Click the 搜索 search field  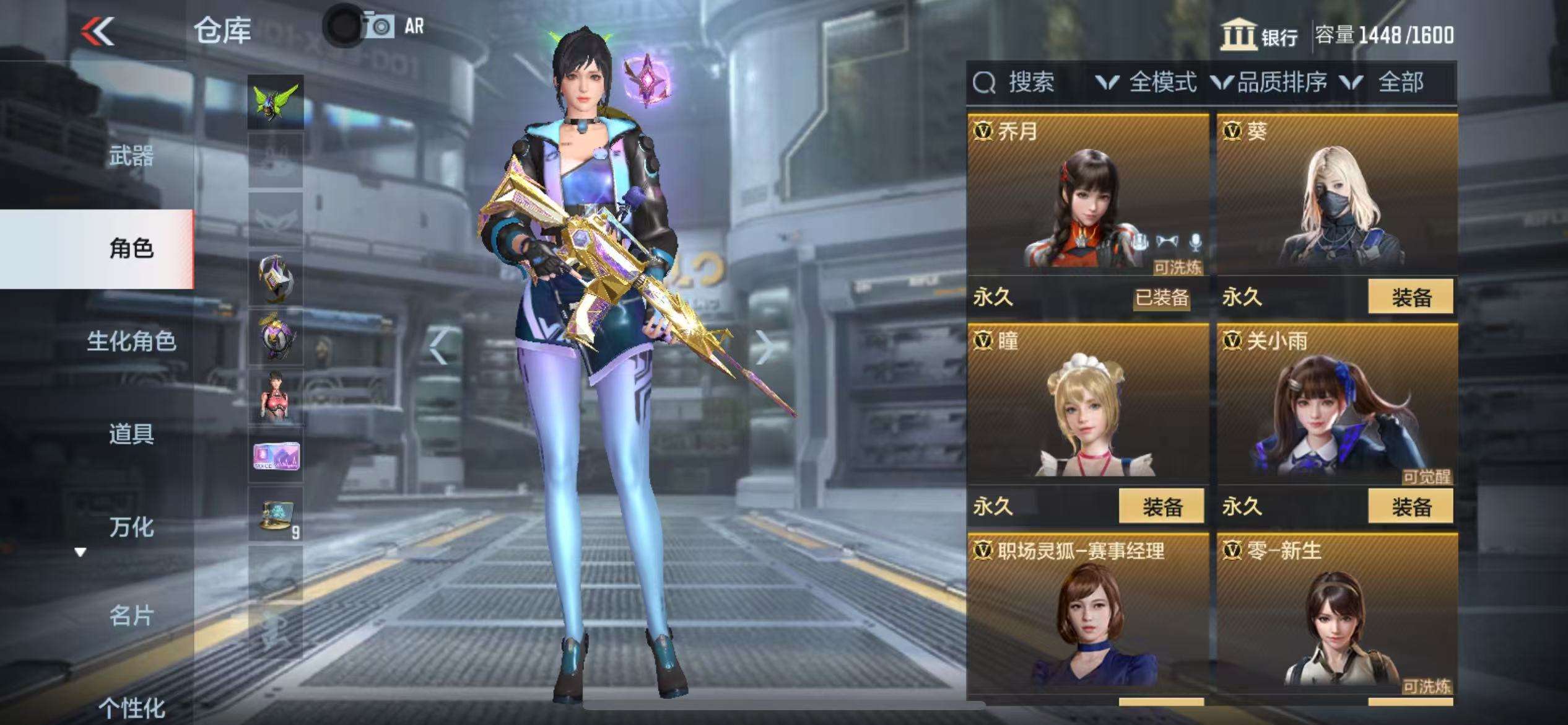(1030, 82)
